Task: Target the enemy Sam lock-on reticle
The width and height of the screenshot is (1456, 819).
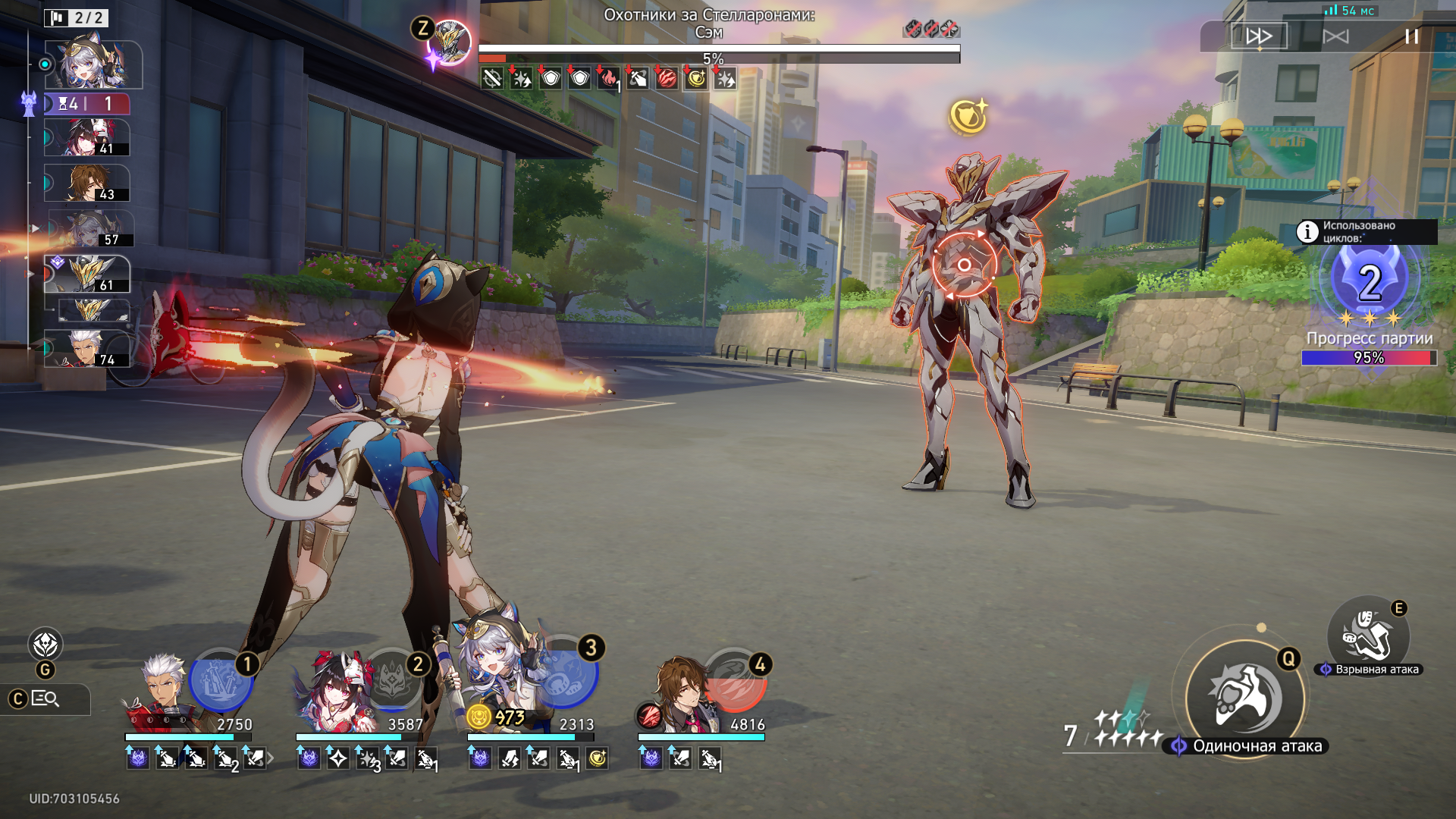Action: (x=964, y=265)
